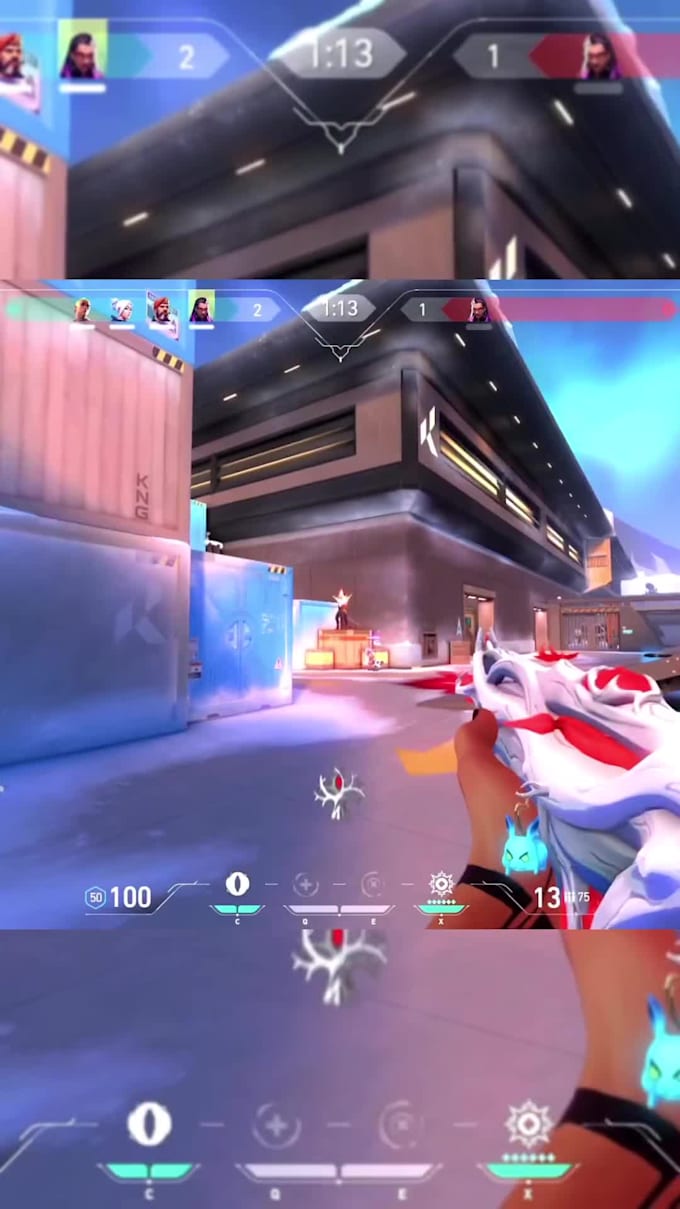This screenshot has width=680, height=1209.
Task: Select the white-haired Jett teammate portrait
Action: (121, 309)
